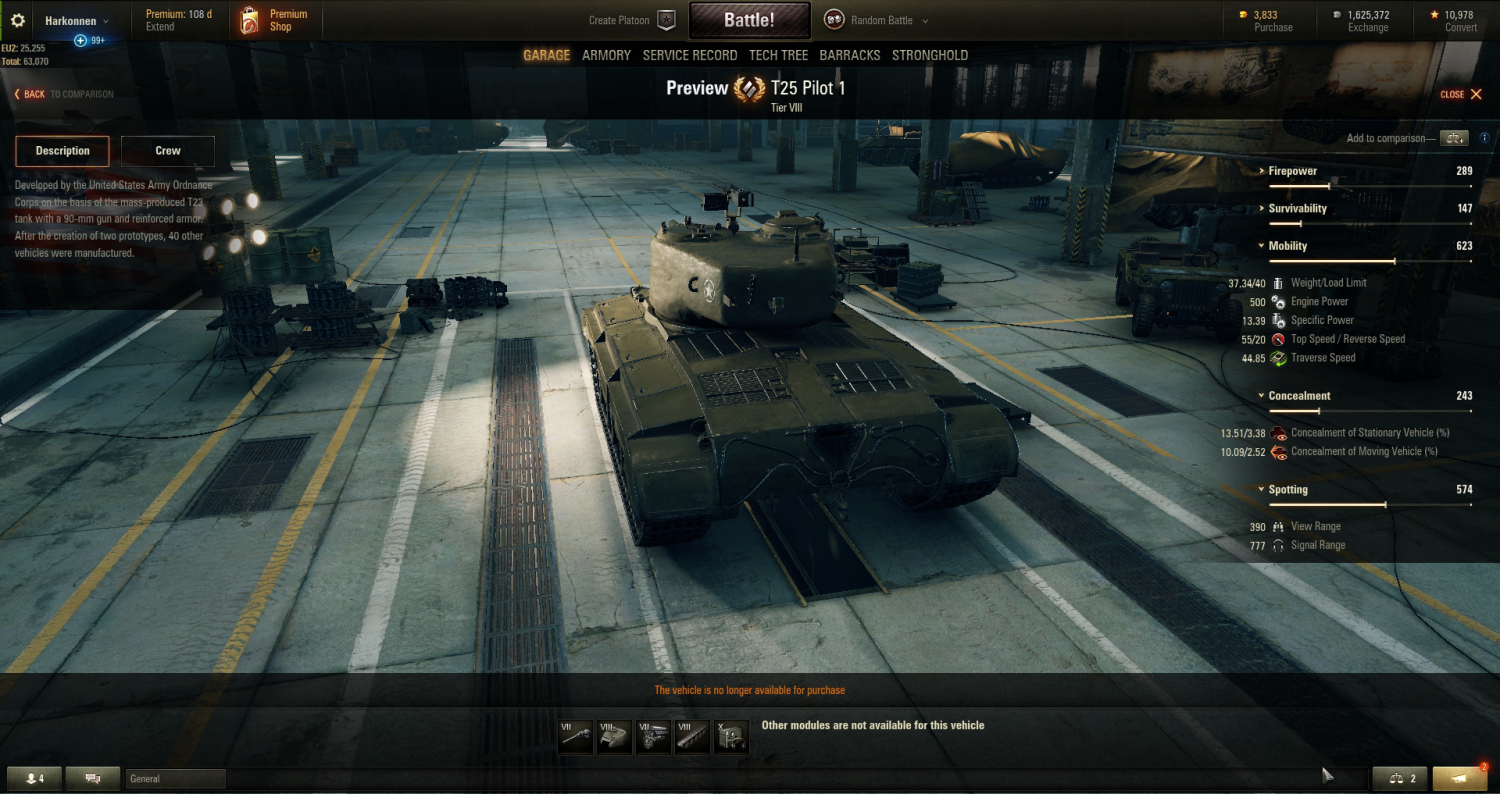Open the Premium Shop
Screen dimensions: 1500x794
tap(275, 20)
